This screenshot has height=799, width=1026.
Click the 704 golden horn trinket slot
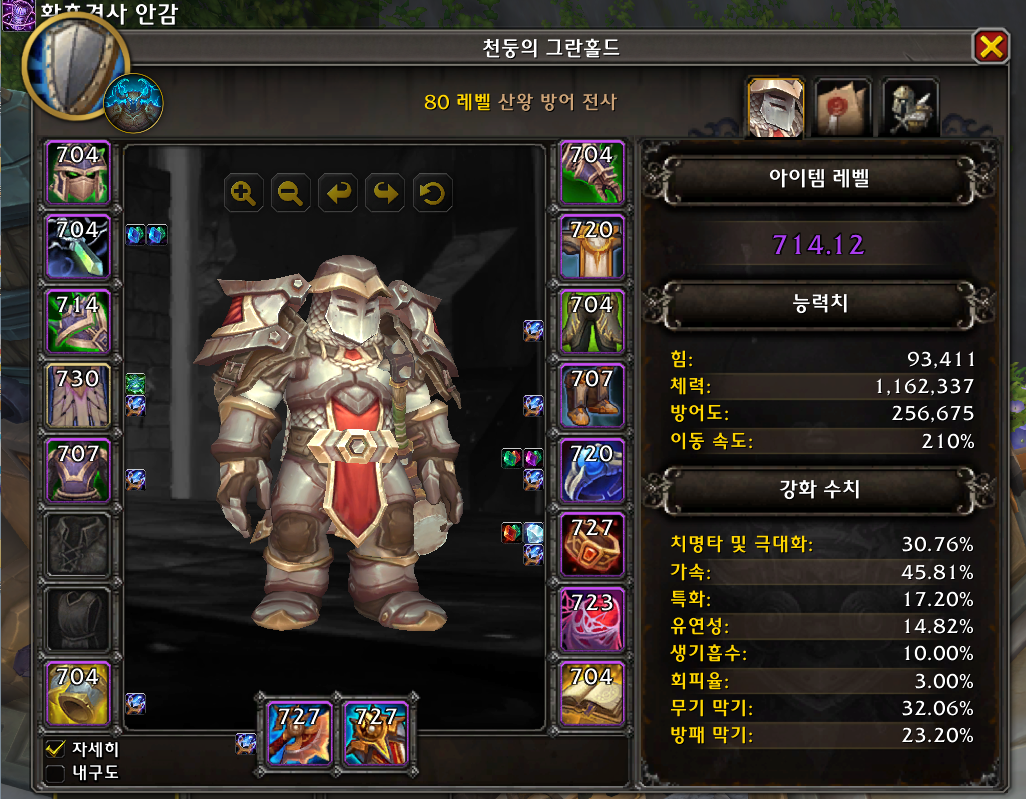tap(78, 694)
